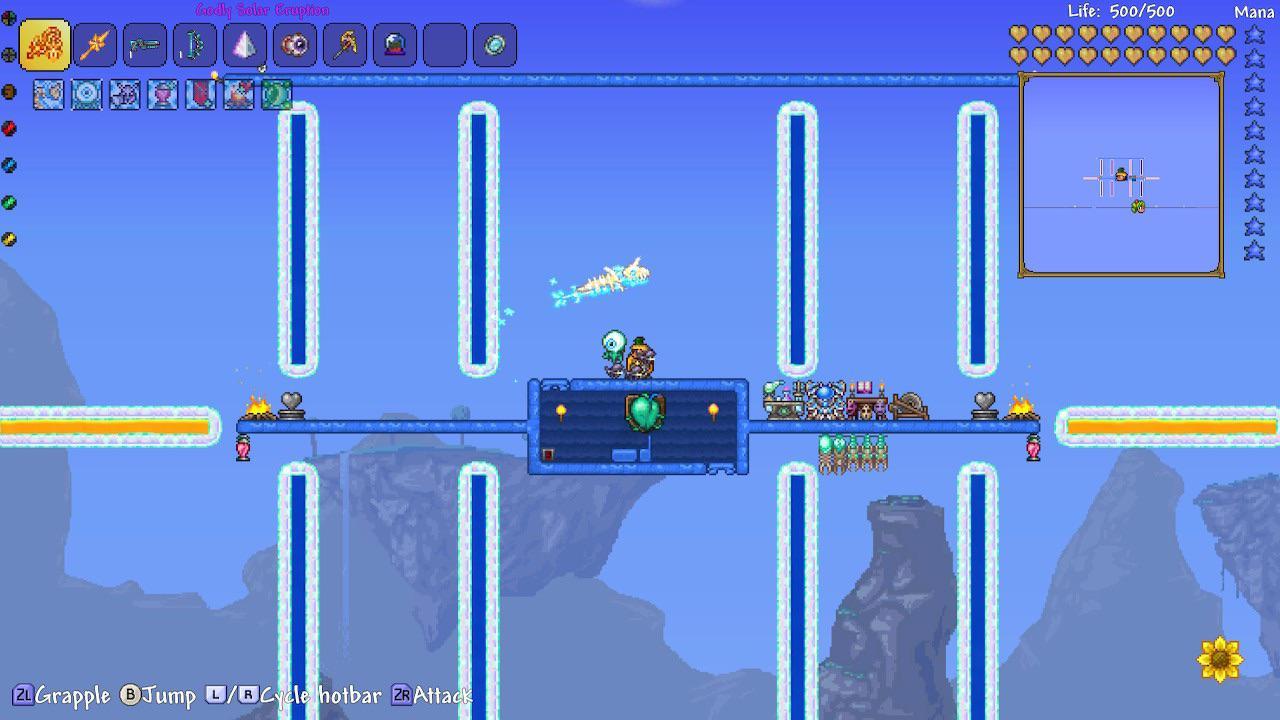The width and height of the screenshot is (1280, 720).
Task: Dismiss the leftmost buff icon below the hotbar
Action: pyautogui.click(x=48, y=93)
